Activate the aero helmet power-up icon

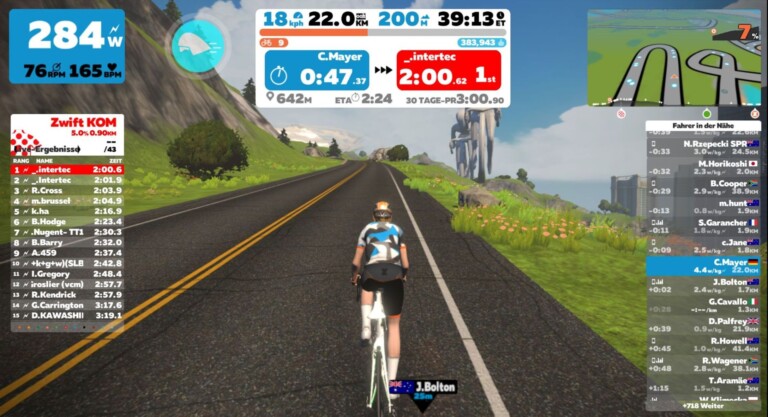pos(190,45)
